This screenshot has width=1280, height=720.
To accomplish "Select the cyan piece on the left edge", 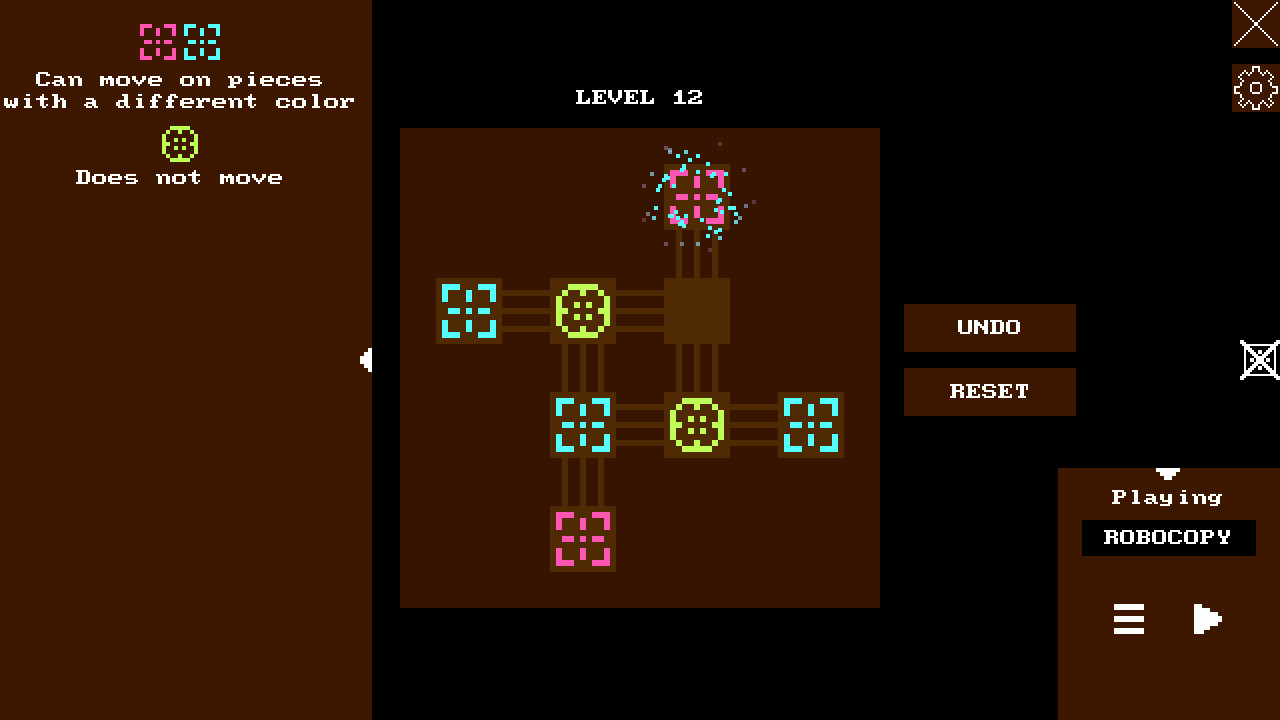I will coord(469,311).
